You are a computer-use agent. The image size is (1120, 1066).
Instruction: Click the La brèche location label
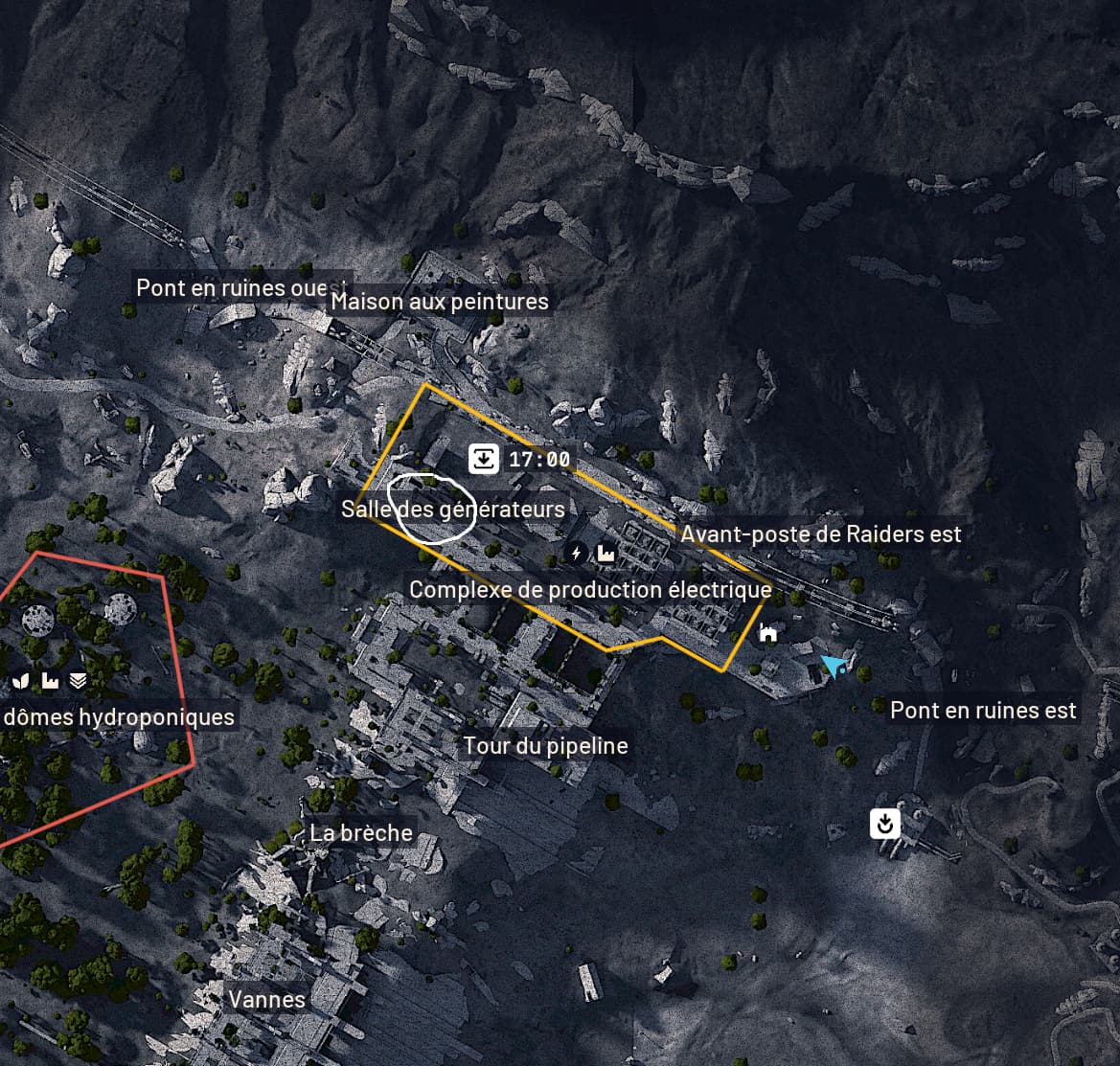[361, 832]
